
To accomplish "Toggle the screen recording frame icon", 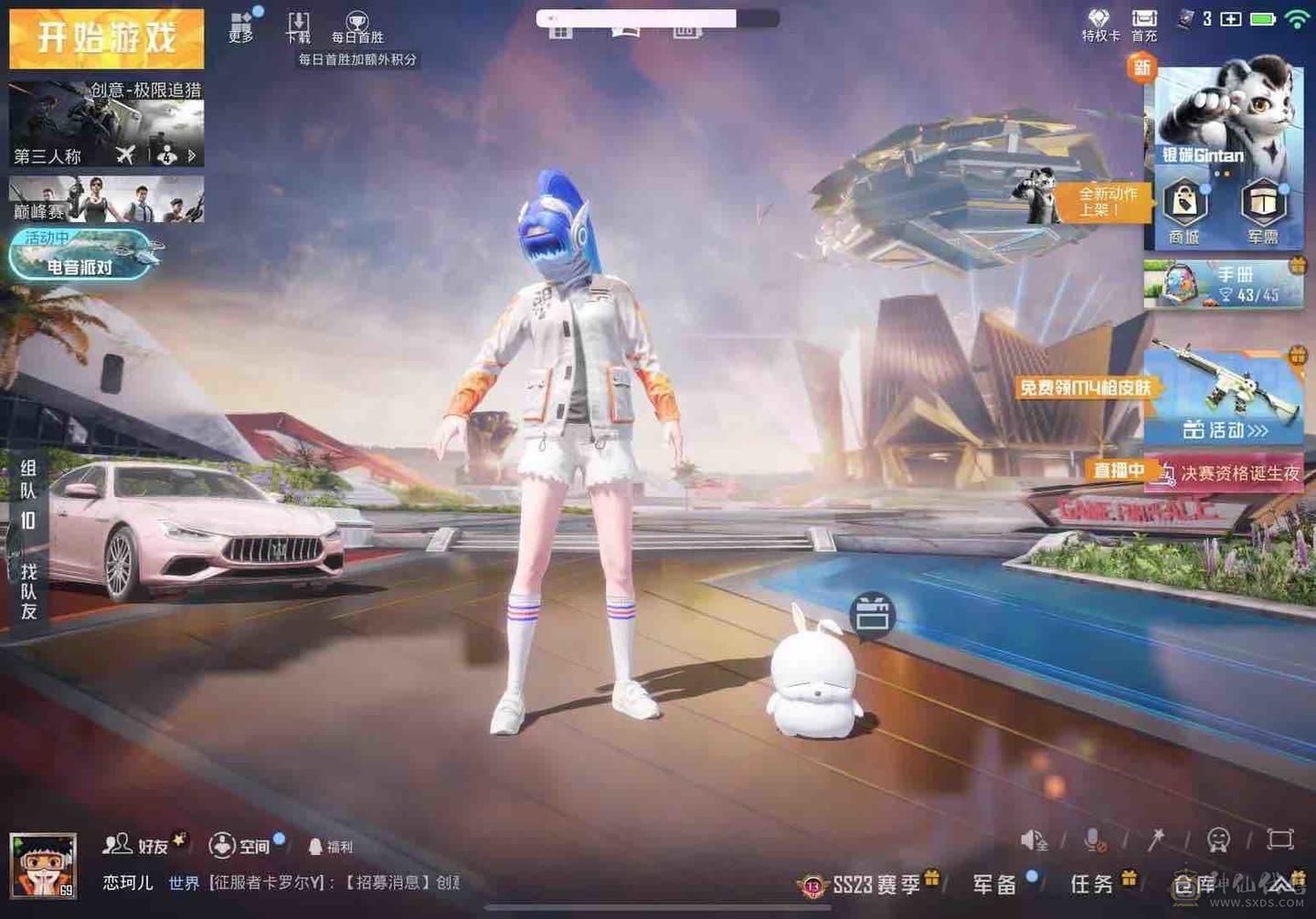I will 1279,839.
